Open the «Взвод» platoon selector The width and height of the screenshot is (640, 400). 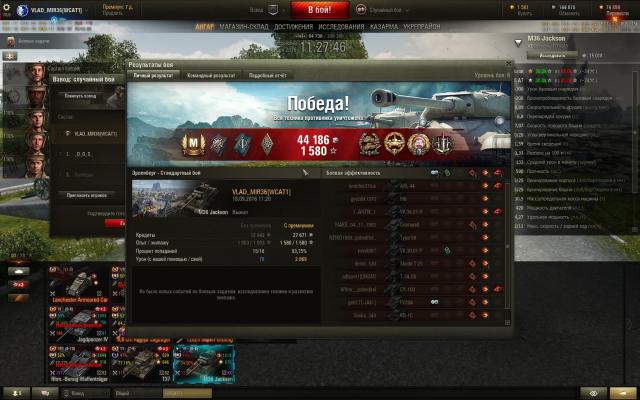coord(269,9)
